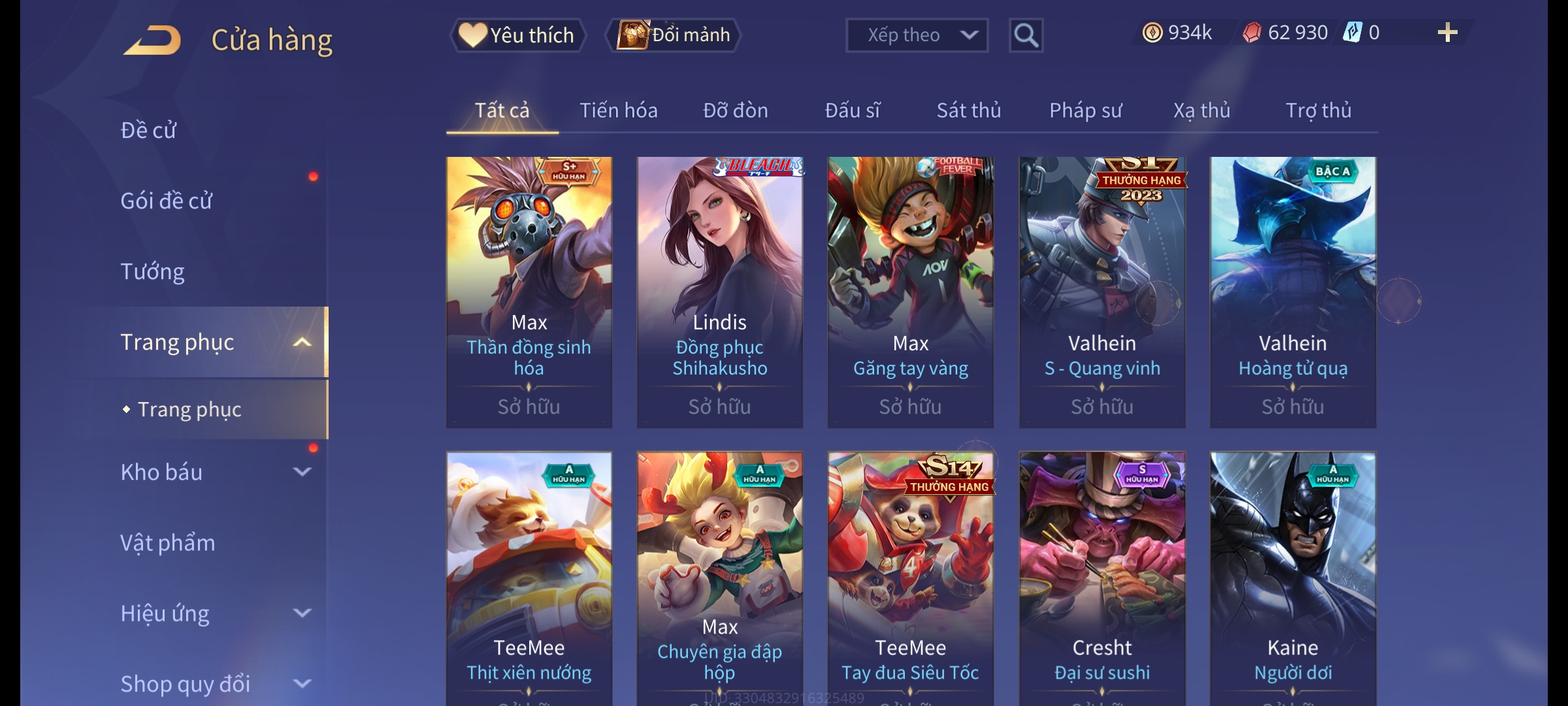Select Lindis Đồng phục Shihakusho skin card
This screenshot has height=706, width=1568.
(719, 291)
